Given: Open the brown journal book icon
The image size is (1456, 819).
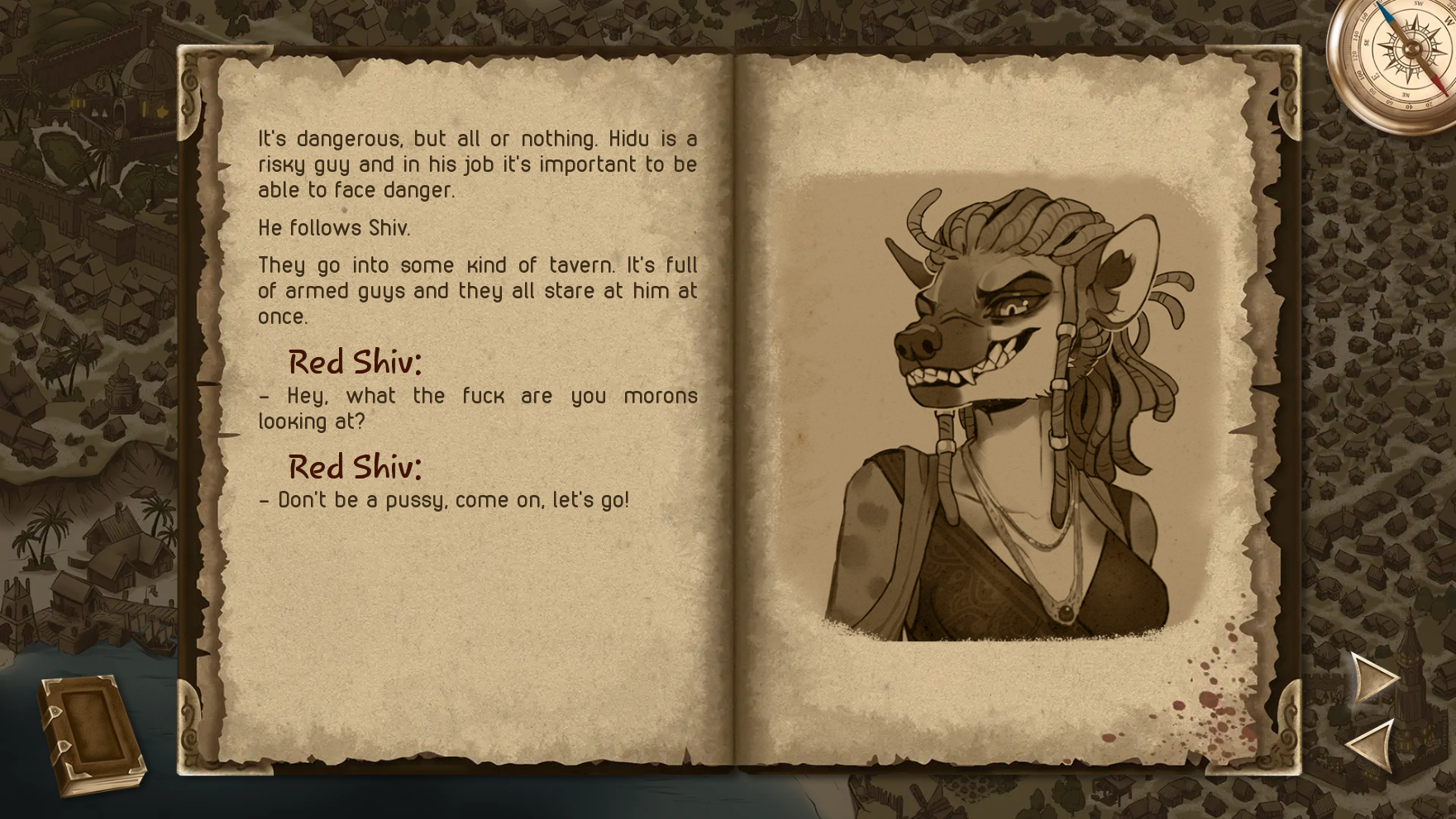Looking at the screenshot, I should click(91, 734).
